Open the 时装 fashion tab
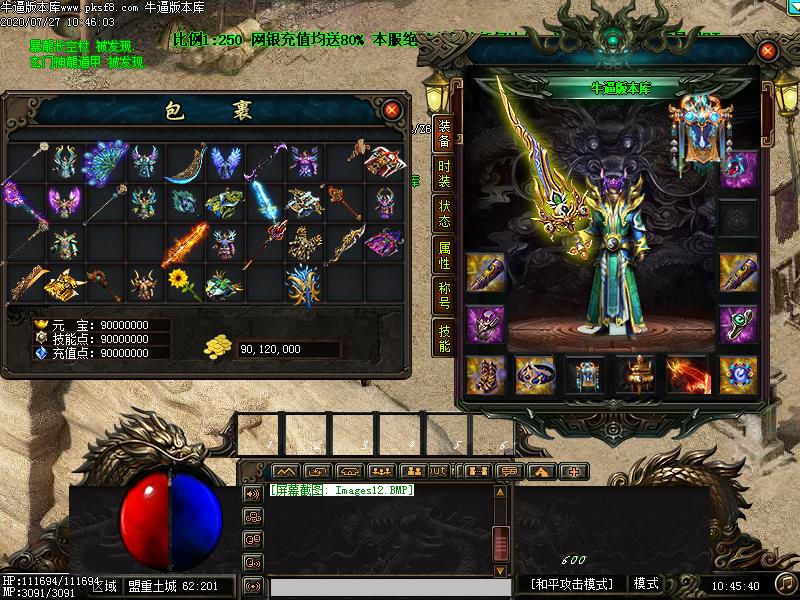This screenshot has width=800, height=600. pyautogui.click(x=444, y=174)
